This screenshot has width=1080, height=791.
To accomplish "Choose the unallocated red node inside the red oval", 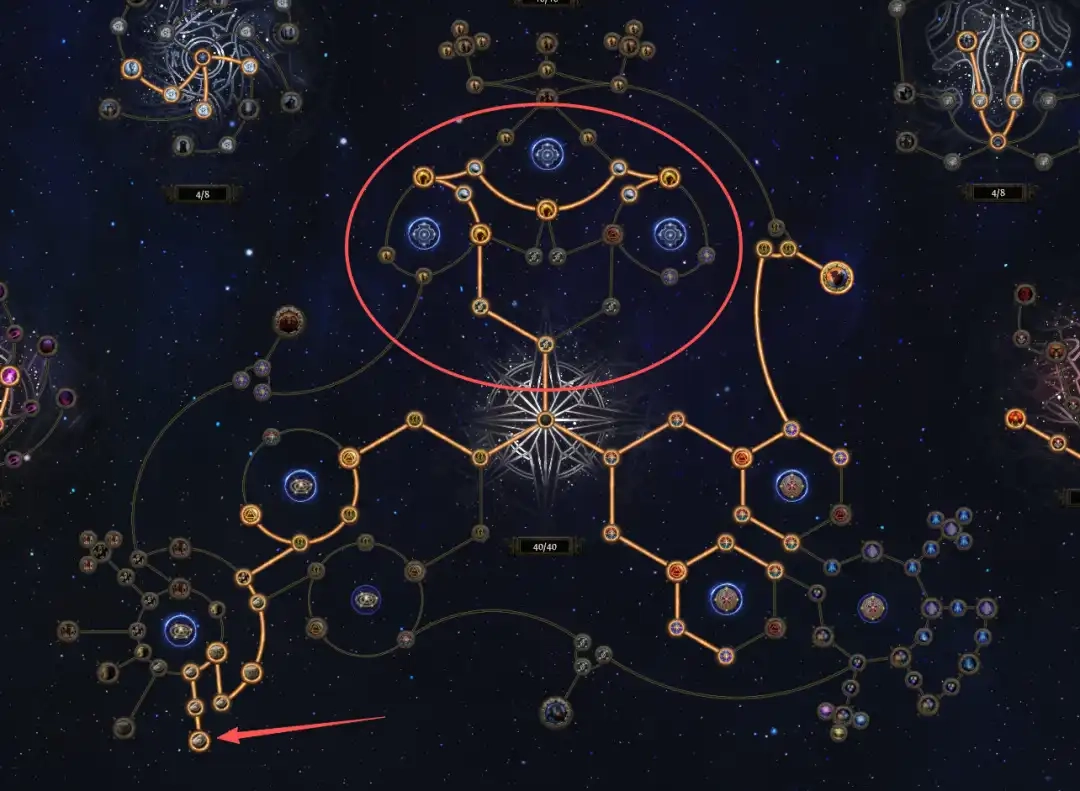I will pos(613,235).
